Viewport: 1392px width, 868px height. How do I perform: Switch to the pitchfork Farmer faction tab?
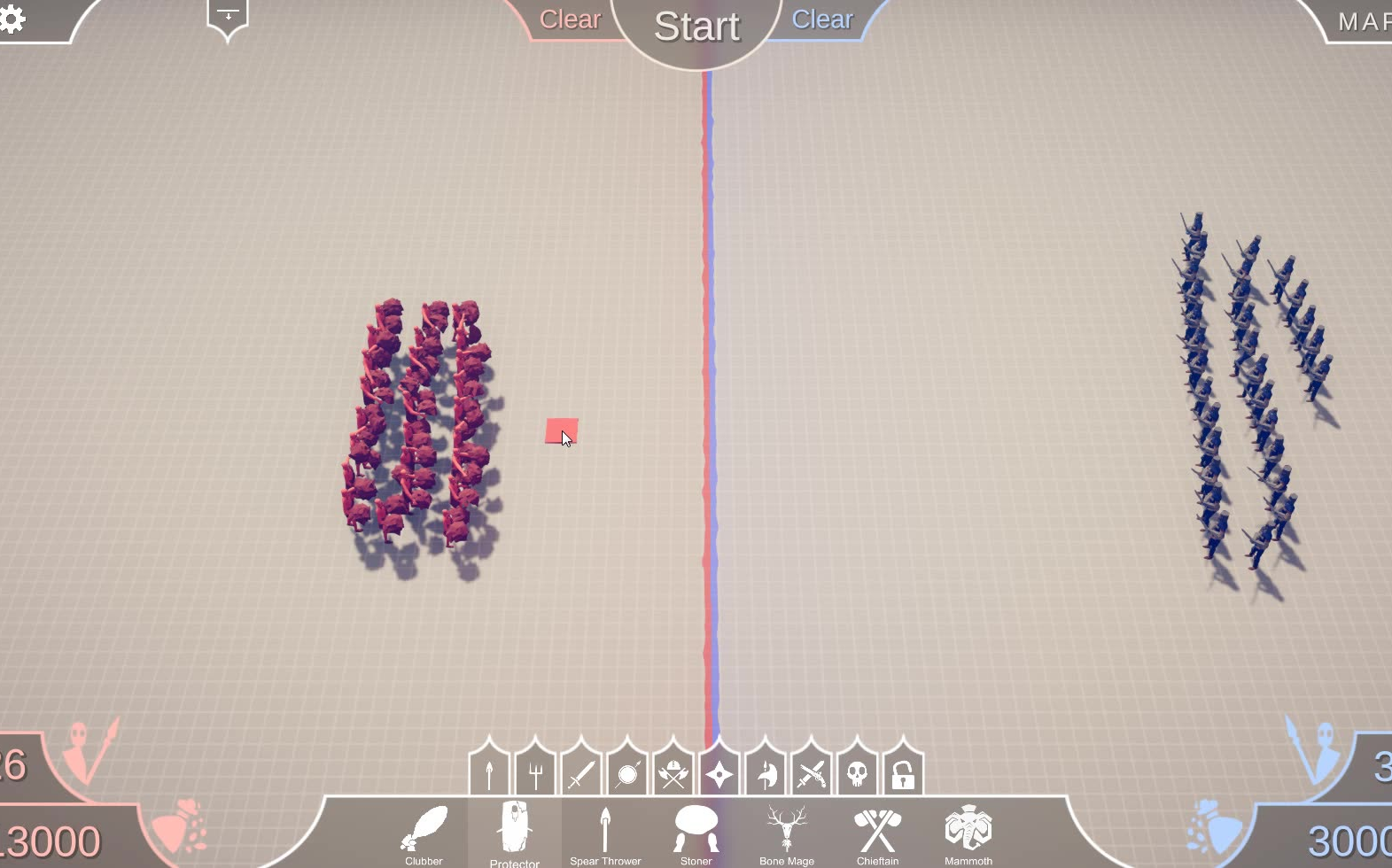pyautogui.click(x=534, y=772)
